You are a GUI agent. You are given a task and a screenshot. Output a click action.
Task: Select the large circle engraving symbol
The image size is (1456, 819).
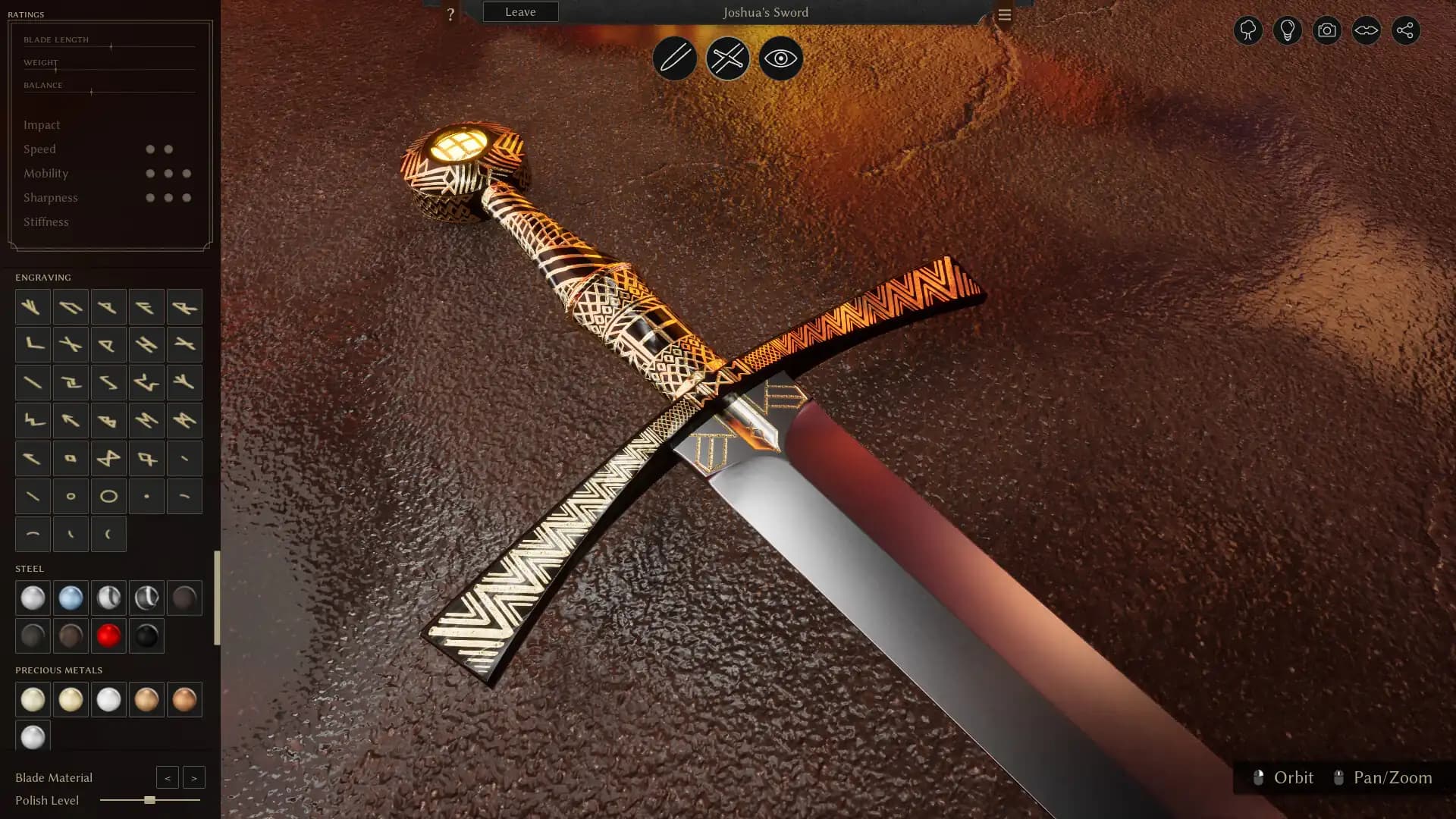108,495
